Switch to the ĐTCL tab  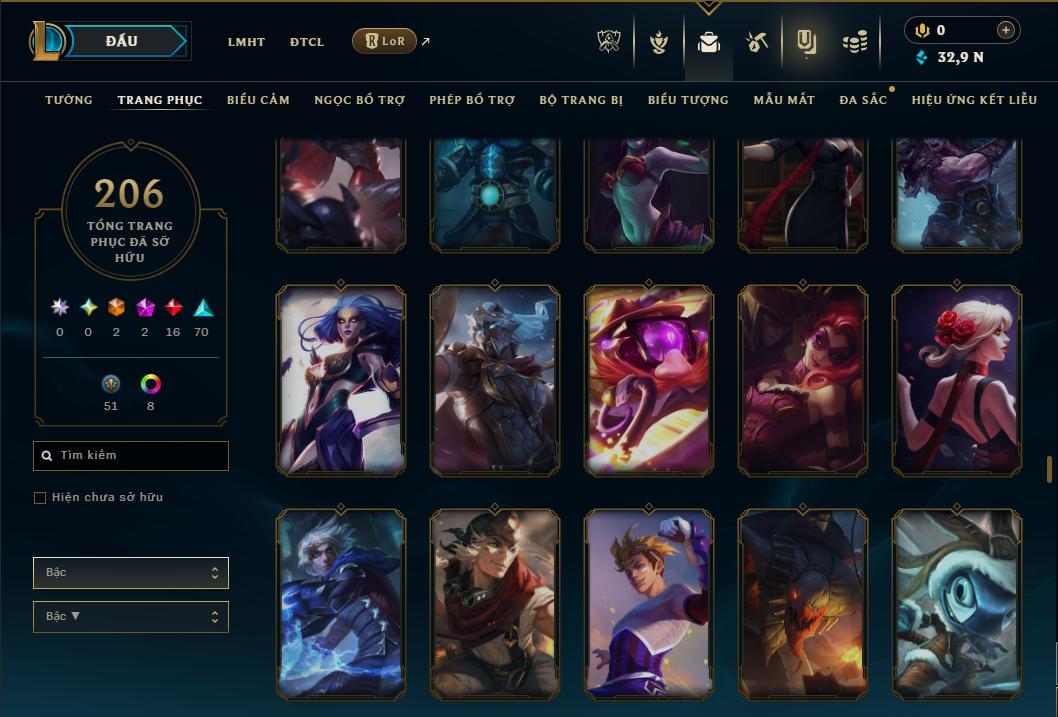pyautogui.click(x=307, y=42)
